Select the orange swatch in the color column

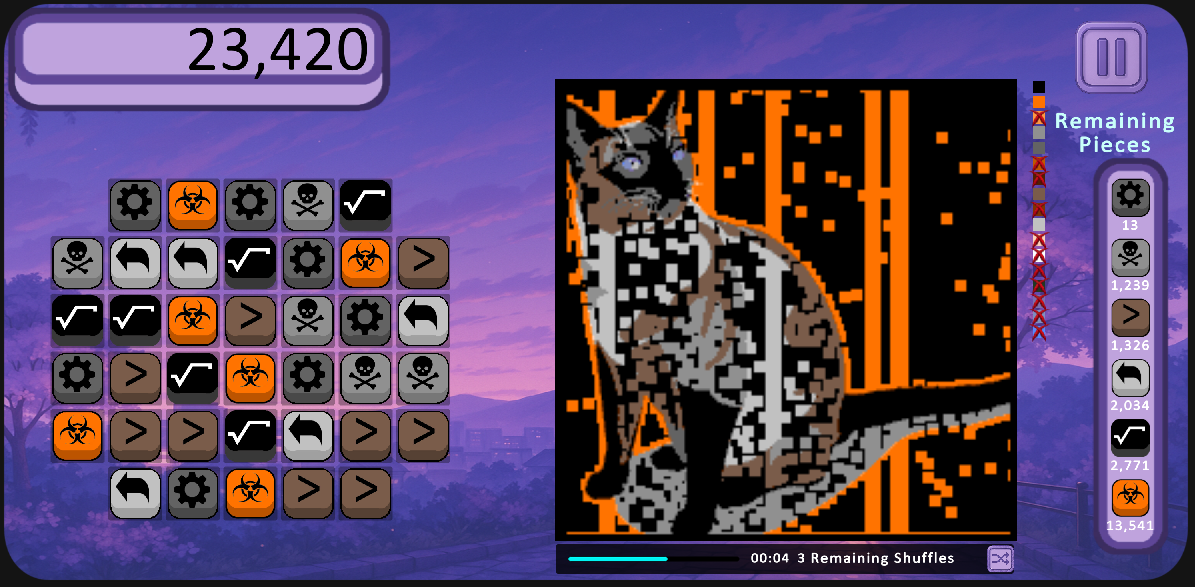(1039, 102)
